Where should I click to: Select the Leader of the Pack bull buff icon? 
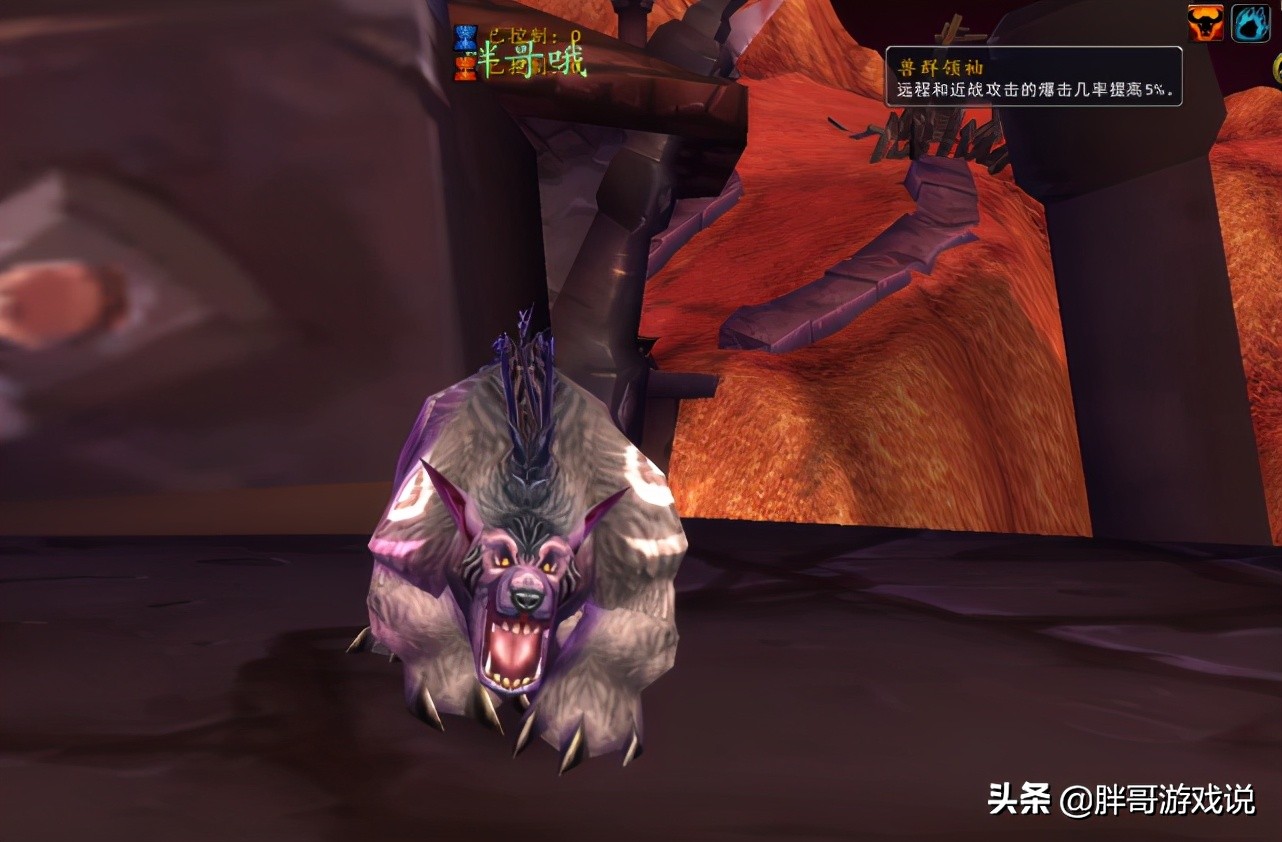[1205, 22]
